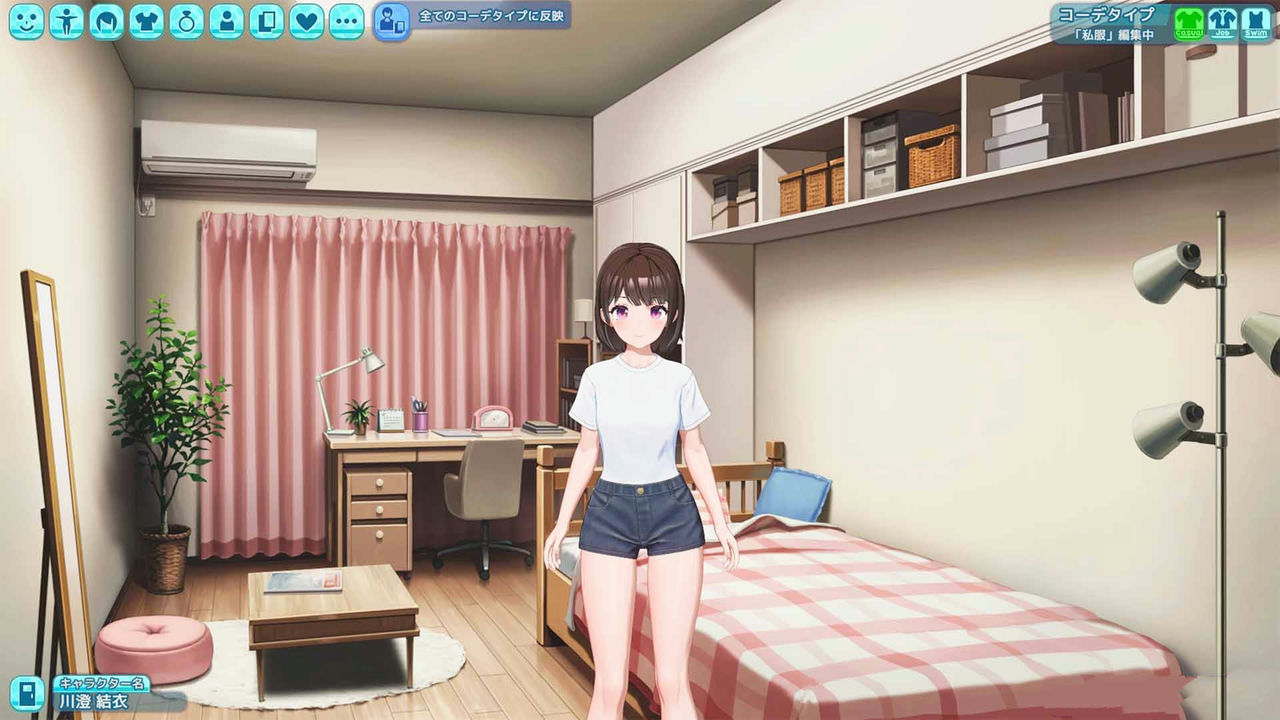
Task: Switch to the Job coordinate type
Action: click(x=1220, y=22)
